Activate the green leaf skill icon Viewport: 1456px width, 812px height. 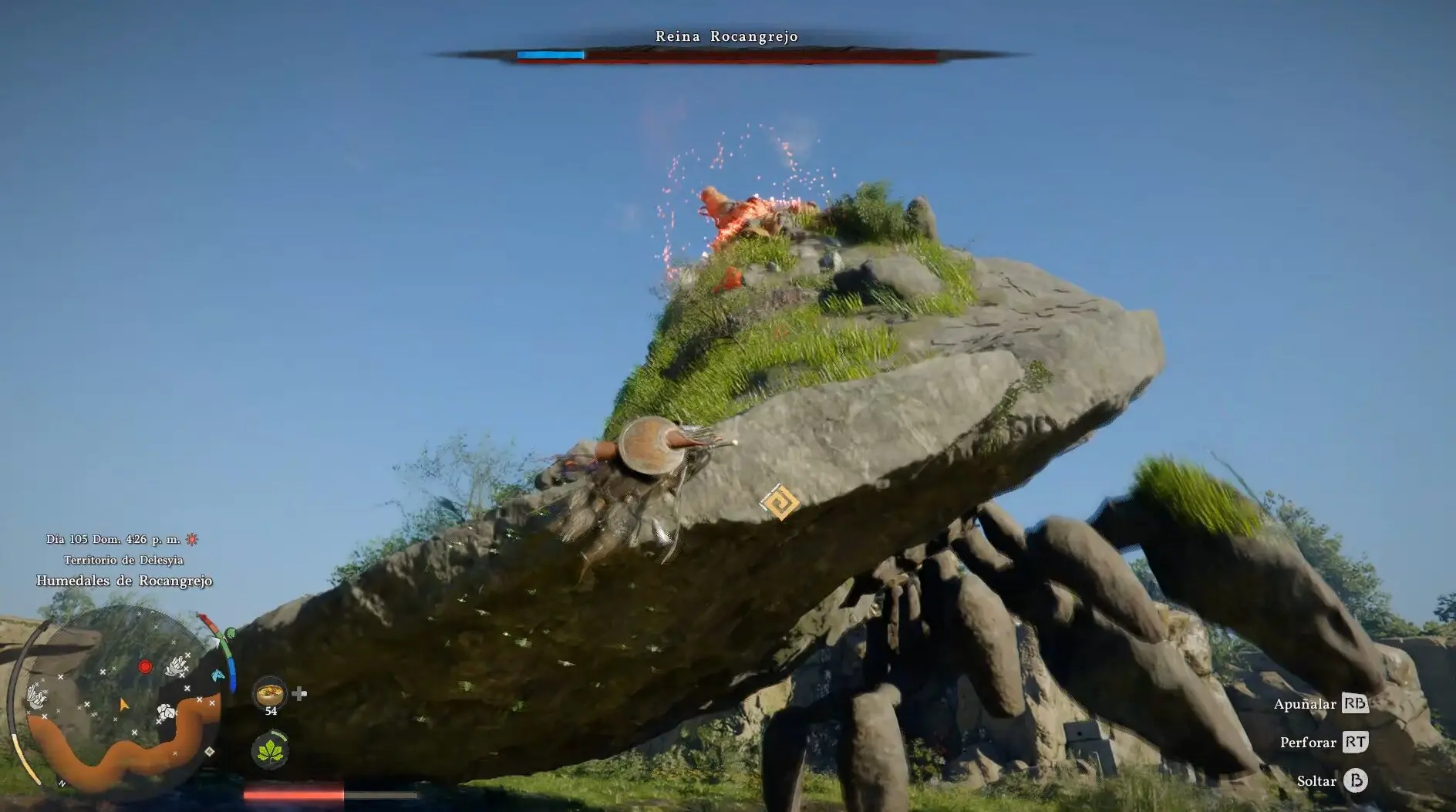[x=270, y=750]
